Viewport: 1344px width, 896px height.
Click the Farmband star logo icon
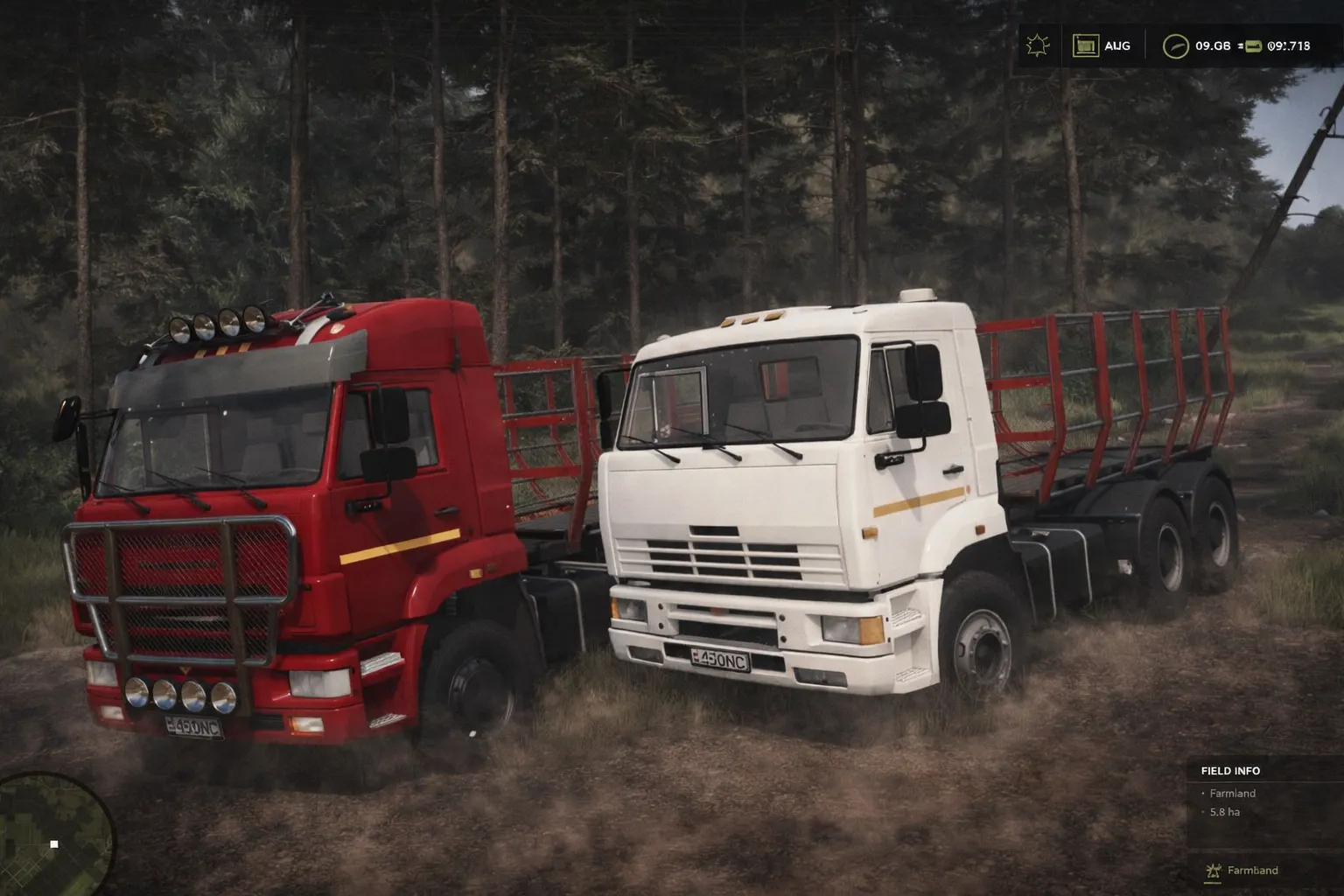coord(1212,871)
